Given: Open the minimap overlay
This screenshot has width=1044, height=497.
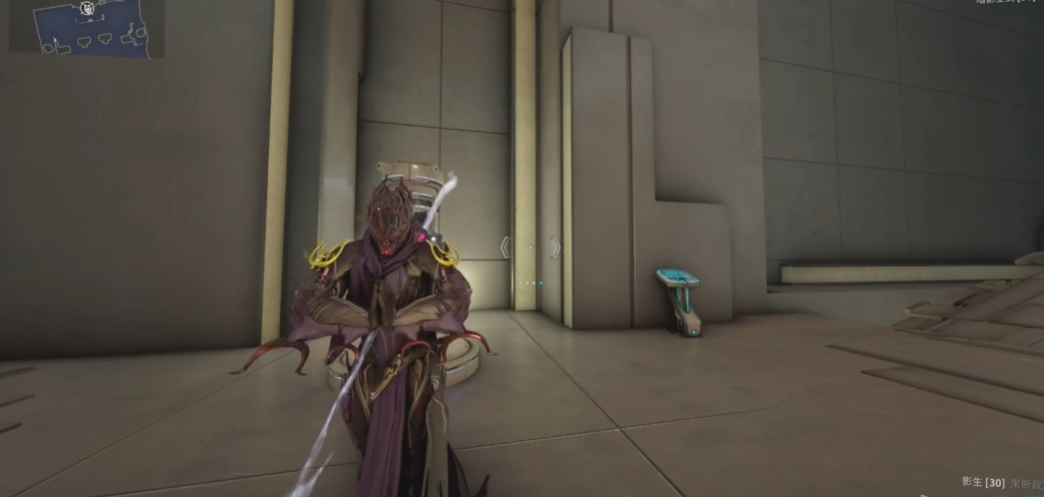Looking at the screenshot, I should tap(86, 28).
